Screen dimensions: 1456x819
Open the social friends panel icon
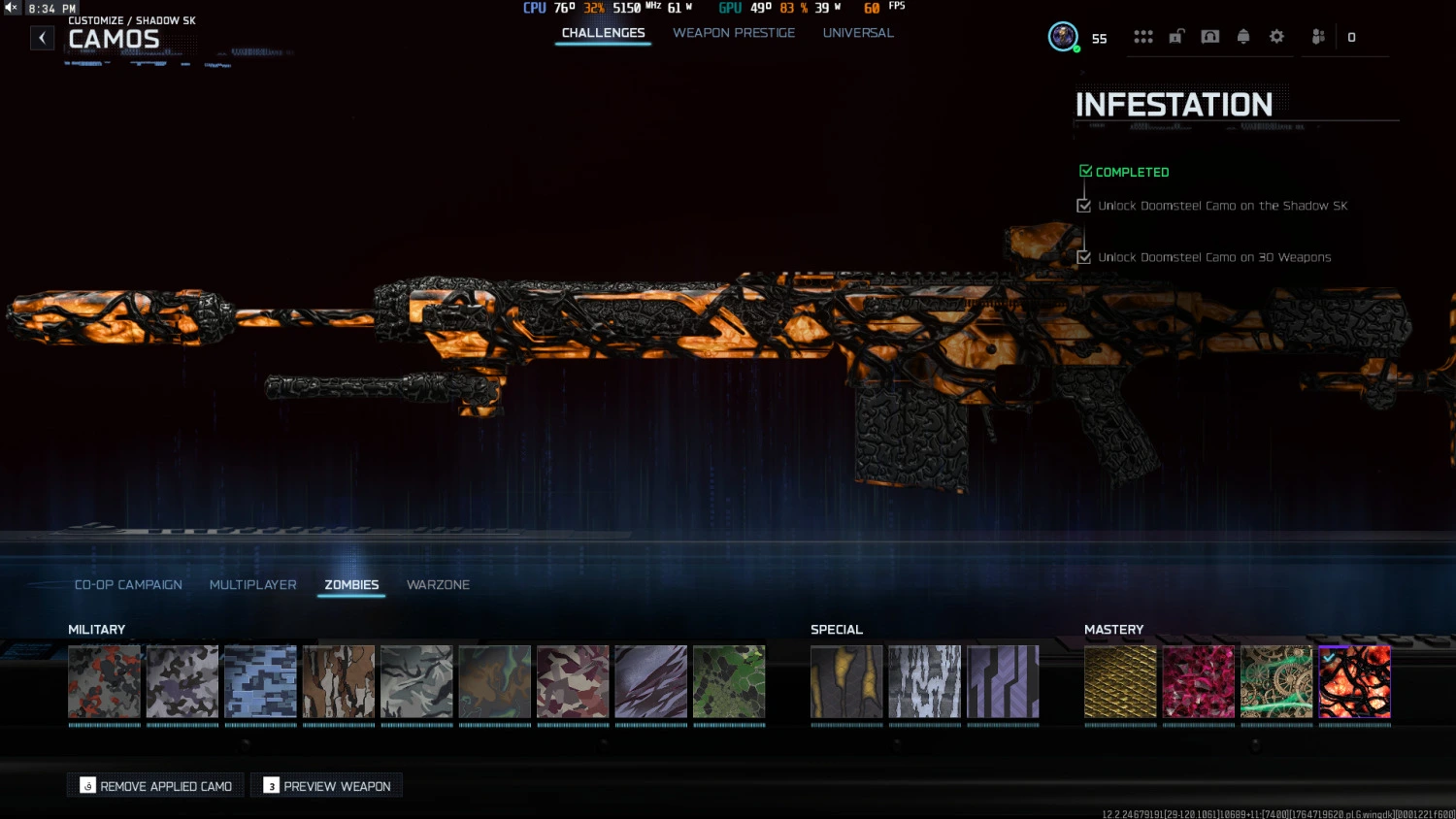(x=1317, y=37)
